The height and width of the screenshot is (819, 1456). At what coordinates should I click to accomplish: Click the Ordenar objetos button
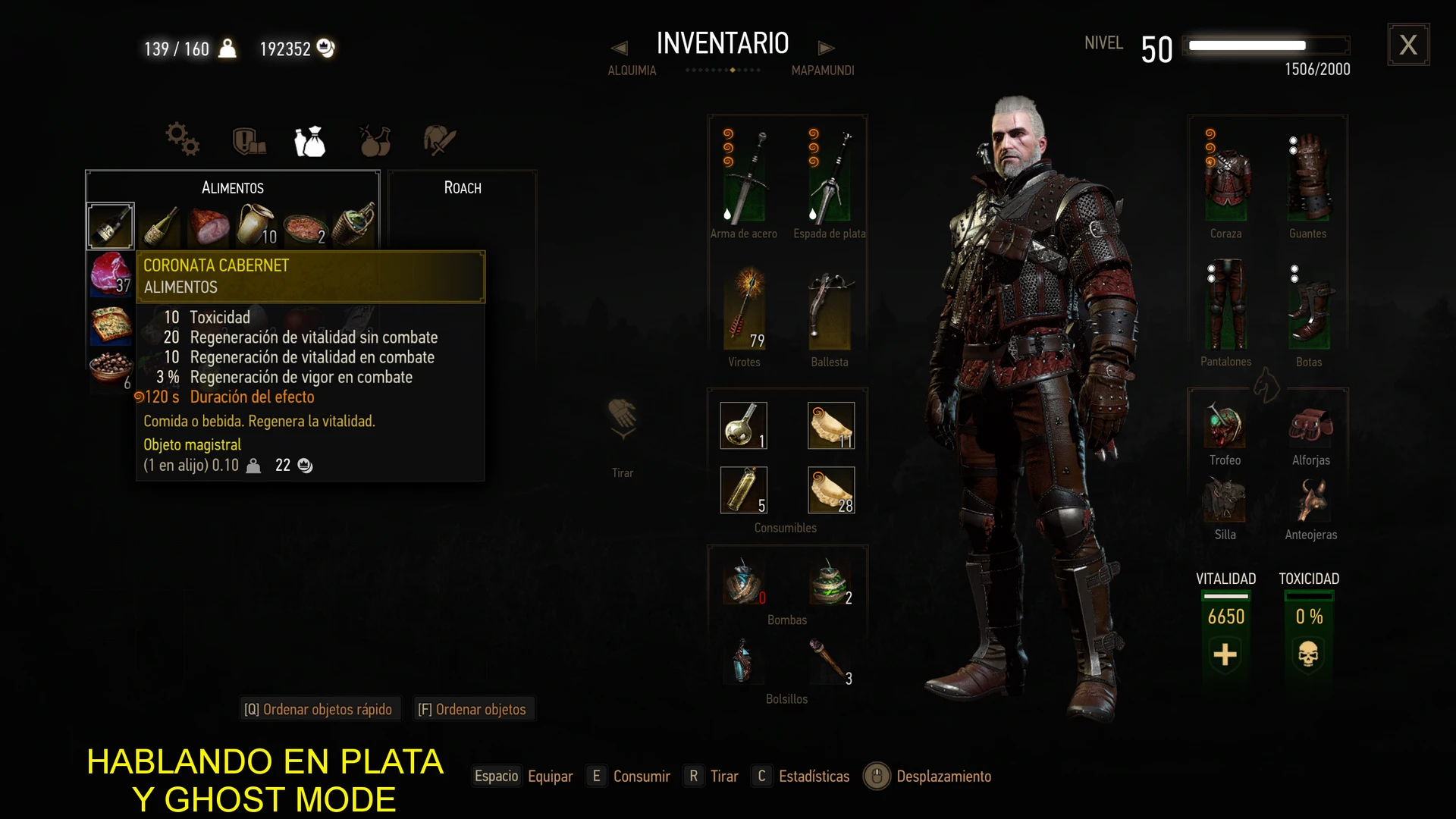click(472, 709)
